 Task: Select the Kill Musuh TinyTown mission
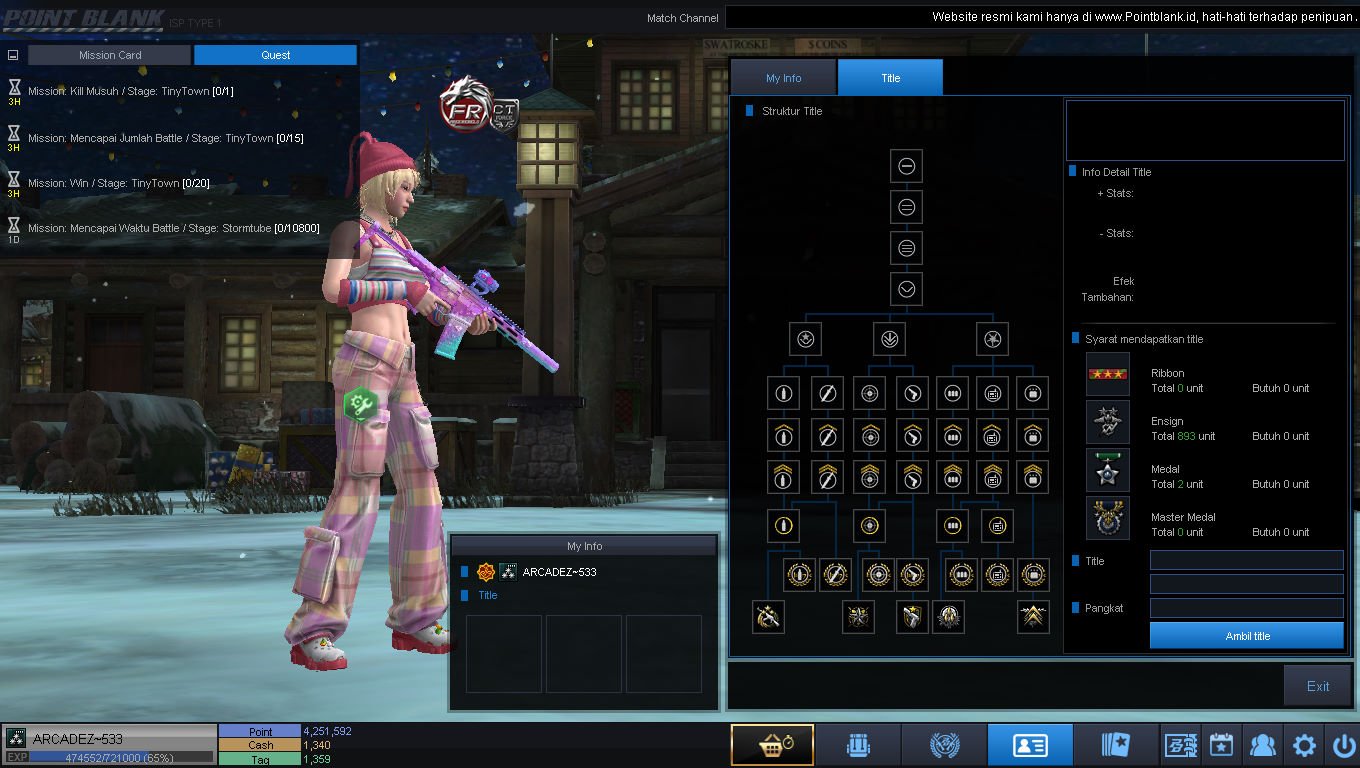click(131, 91)
